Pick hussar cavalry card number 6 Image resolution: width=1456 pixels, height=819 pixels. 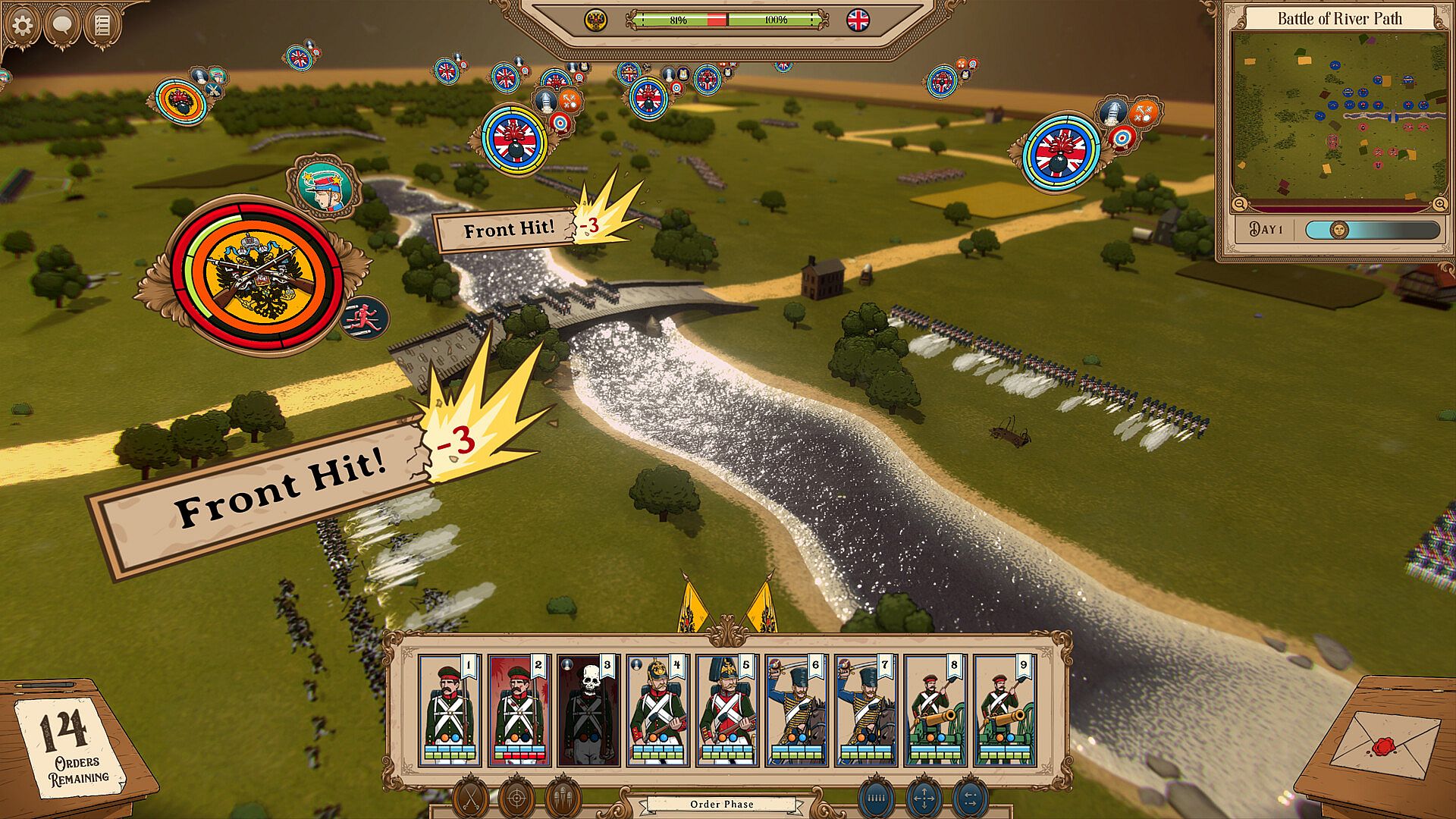(x=796, y=711)
